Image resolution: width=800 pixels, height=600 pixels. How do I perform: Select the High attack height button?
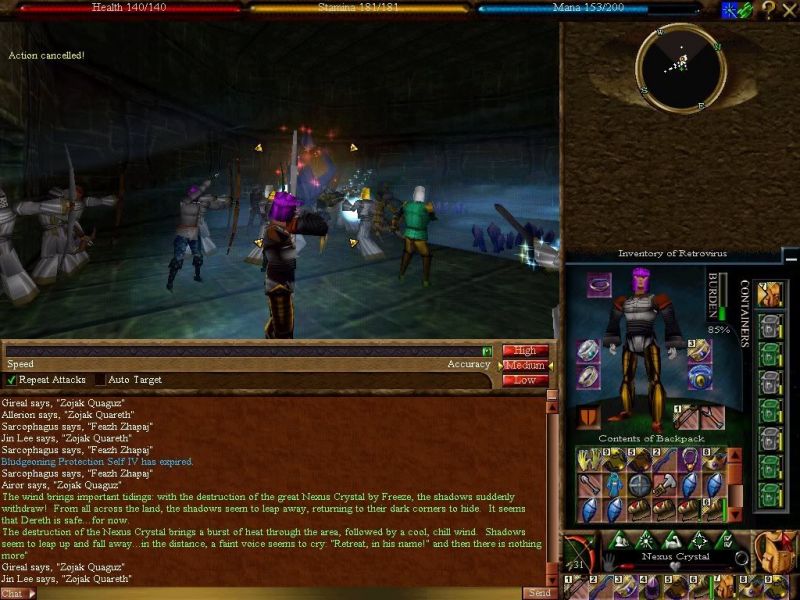(525, 351)
